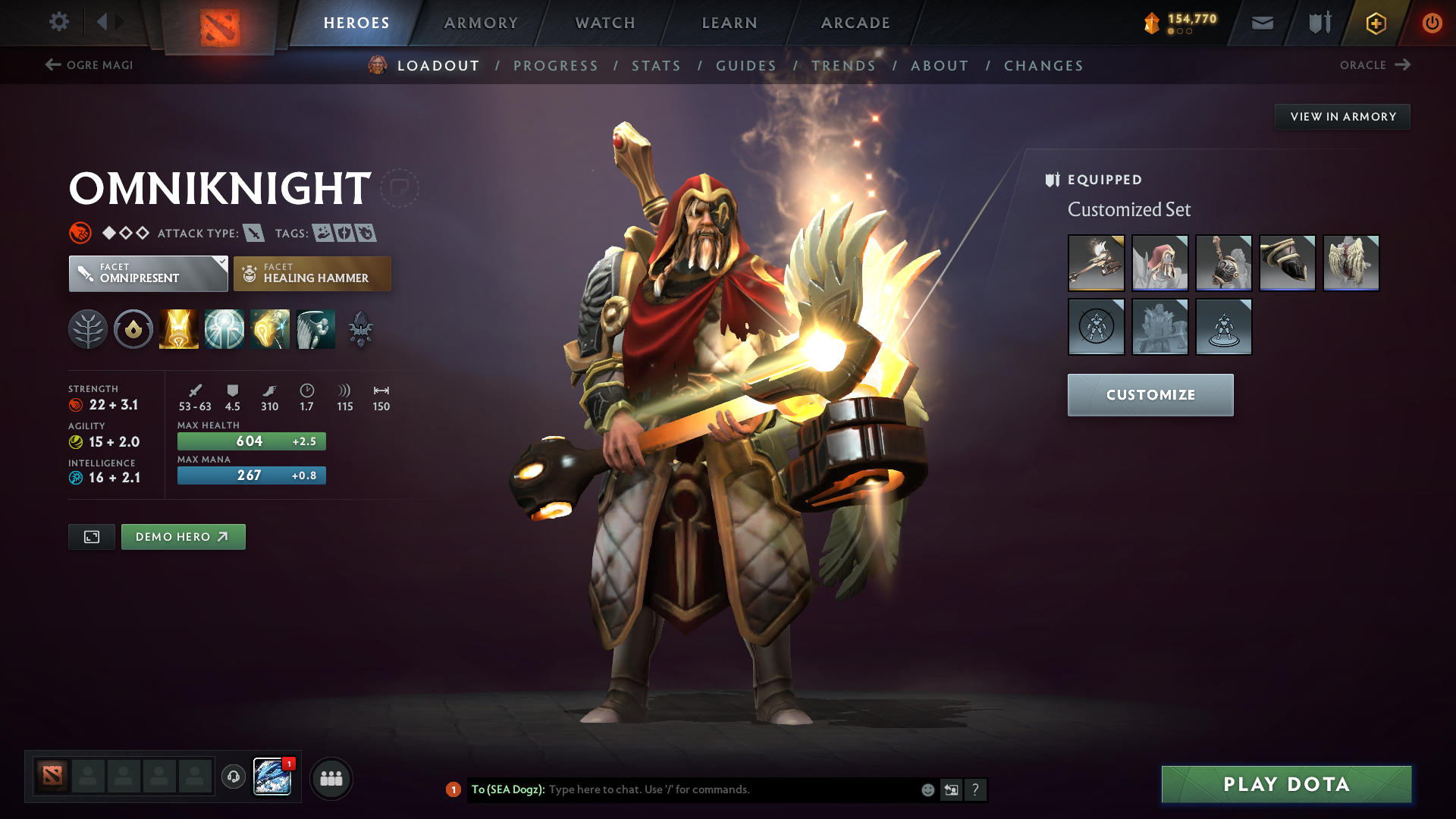Click the chat help question mark icon

tap(976, 789)
